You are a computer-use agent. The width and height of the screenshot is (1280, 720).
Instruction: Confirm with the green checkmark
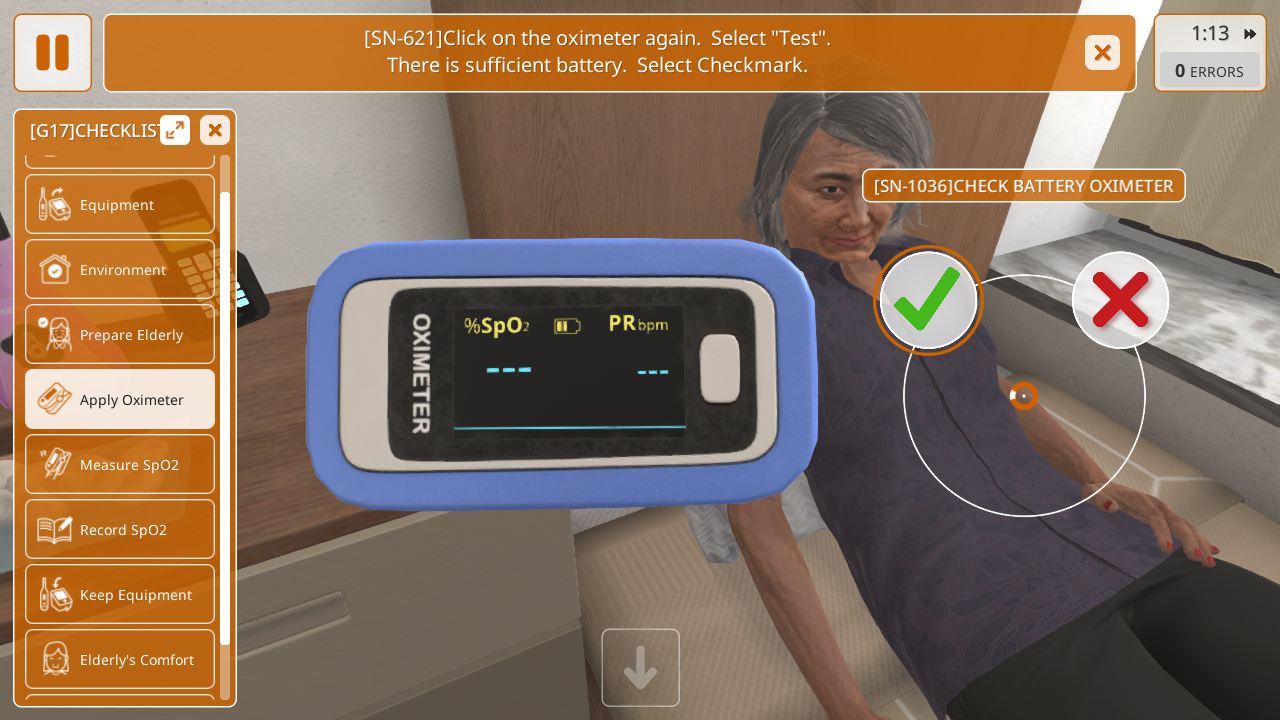pos(928,300)
